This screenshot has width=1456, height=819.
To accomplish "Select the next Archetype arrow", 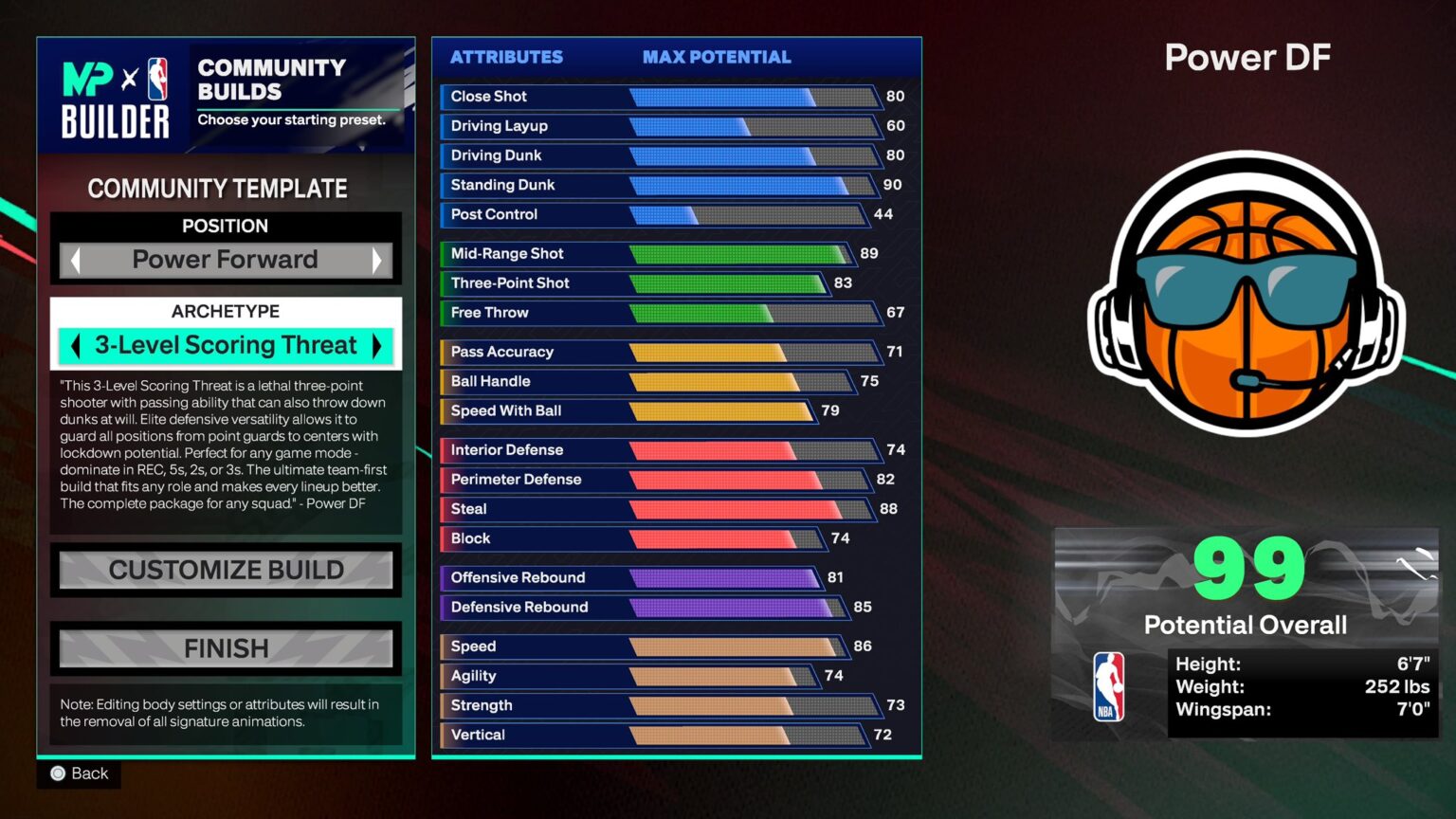I will coord(377,345).
